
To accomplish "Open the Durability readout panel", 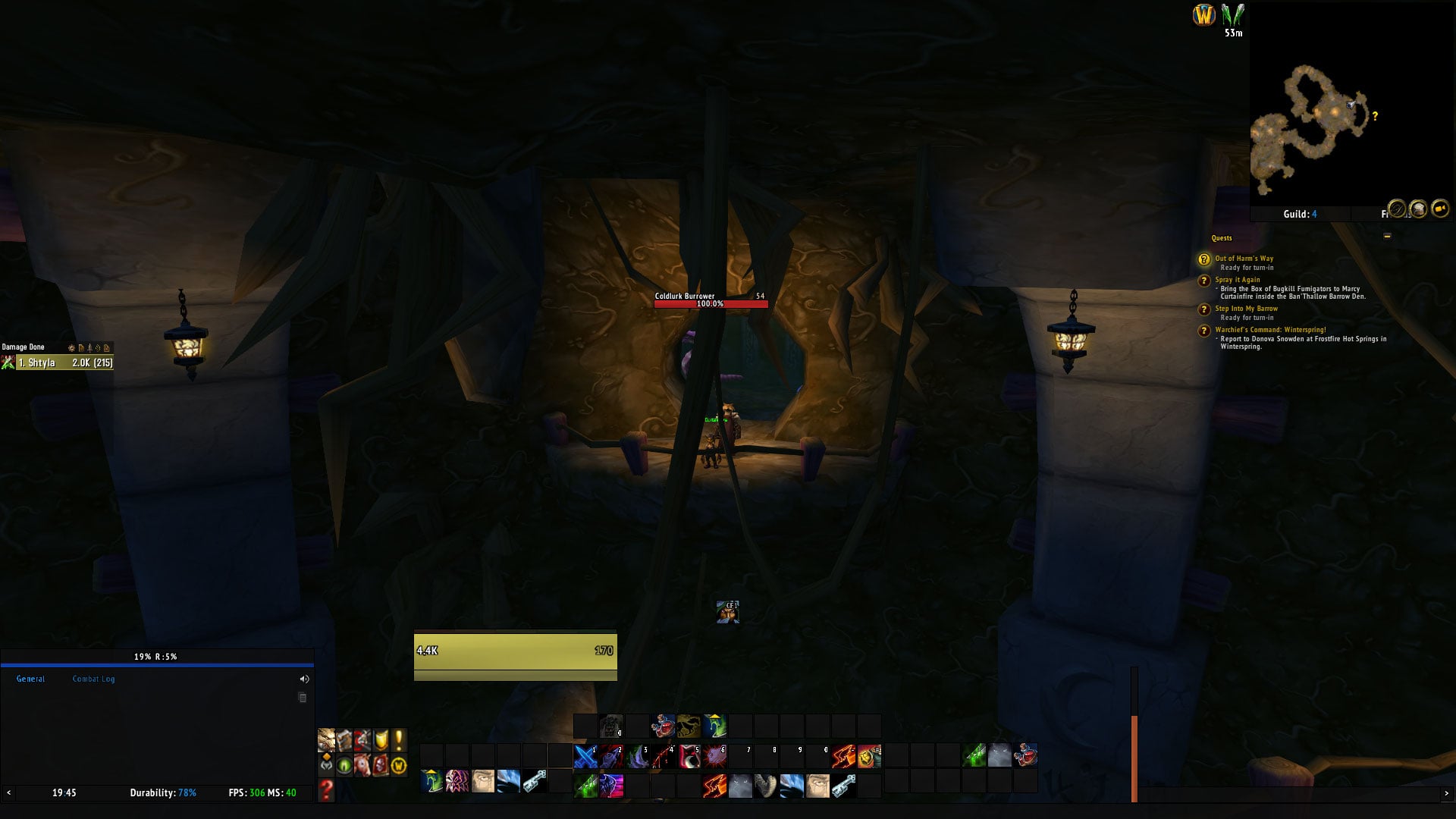I will pos(163,793).
